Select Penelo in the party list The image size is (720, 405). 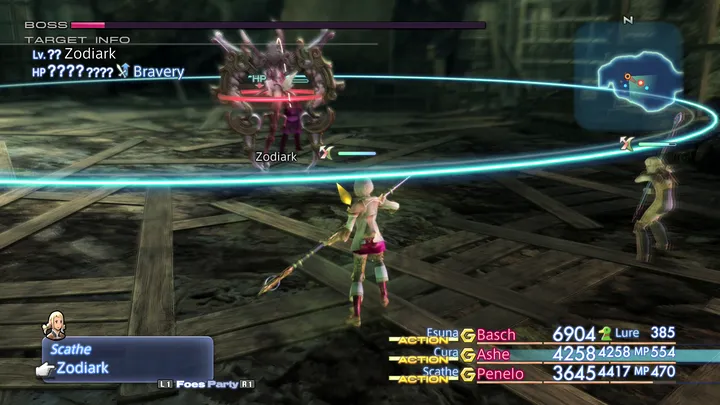(x=500, y=374)
